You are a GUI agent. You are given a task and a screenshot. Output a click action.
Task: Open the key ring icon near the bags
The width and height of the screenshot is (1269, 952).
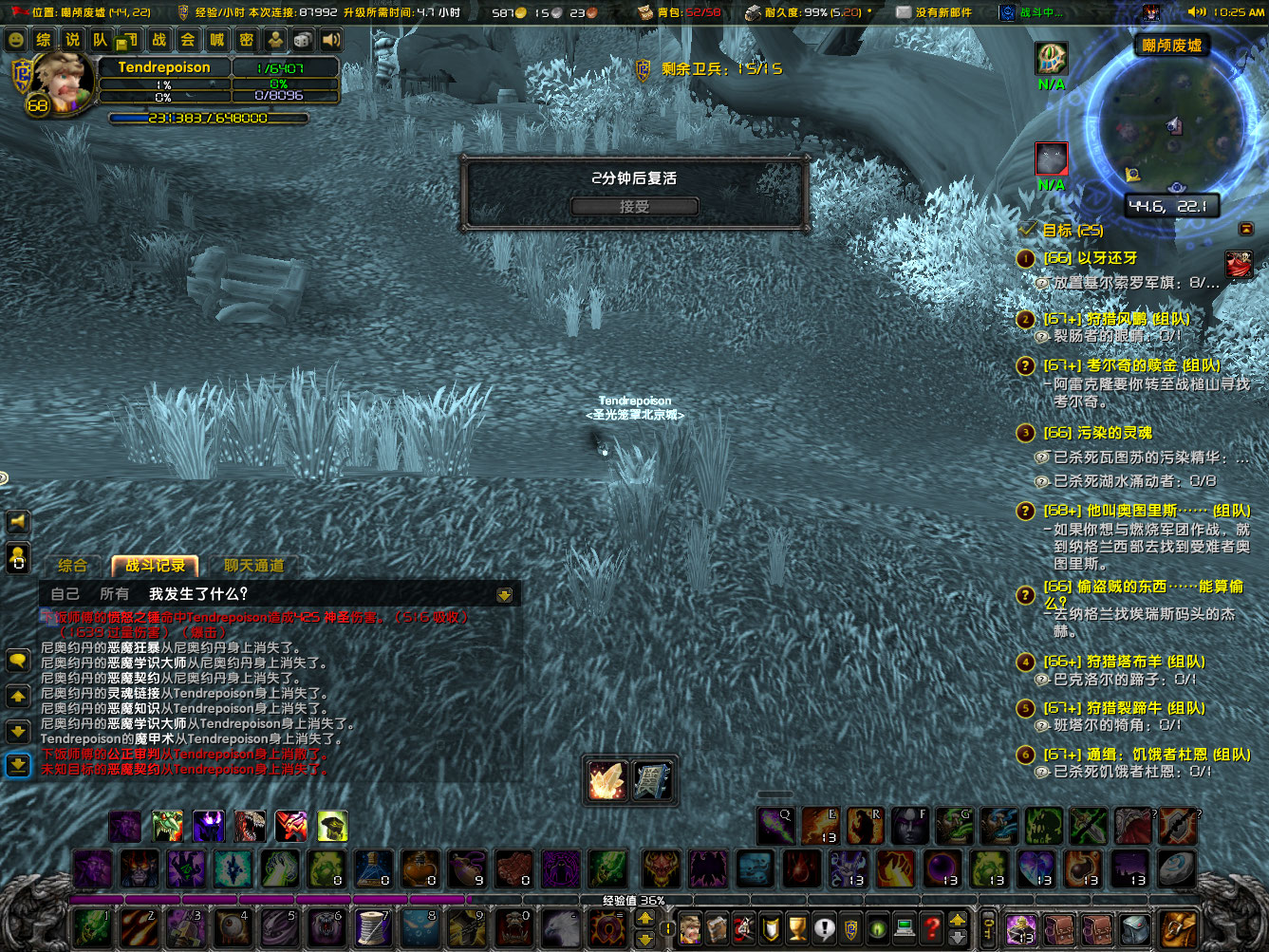click(990, 928)
